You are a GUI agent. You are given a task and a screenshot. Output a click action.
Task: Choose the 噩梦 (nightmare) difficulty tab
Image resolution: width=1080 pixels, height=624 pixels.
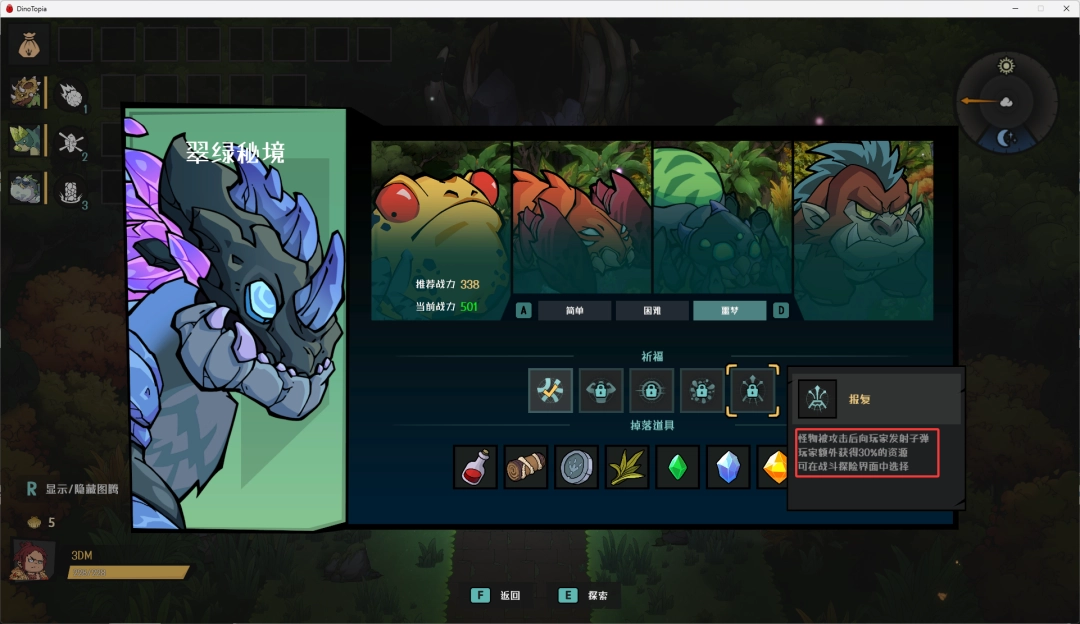pos(729,311)
